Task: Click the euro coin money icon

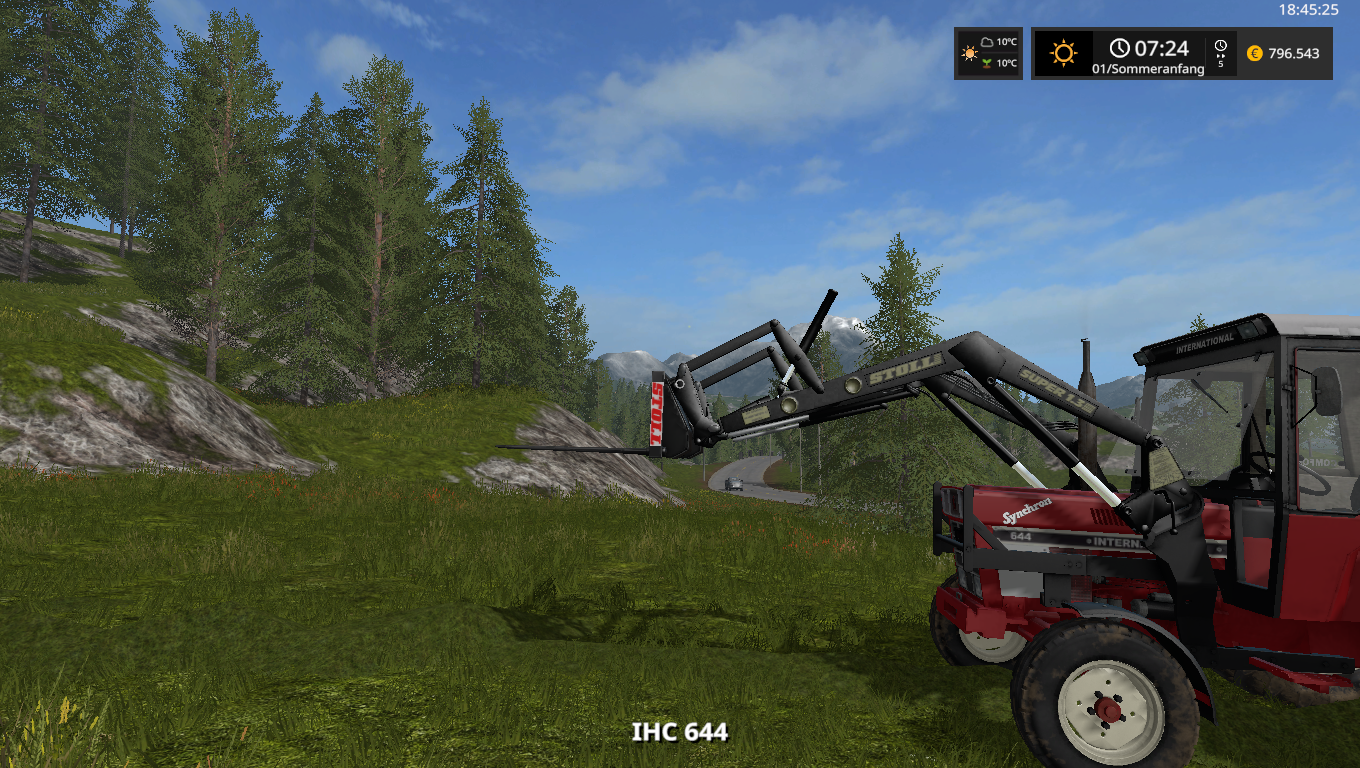Action: [1254, 54]
